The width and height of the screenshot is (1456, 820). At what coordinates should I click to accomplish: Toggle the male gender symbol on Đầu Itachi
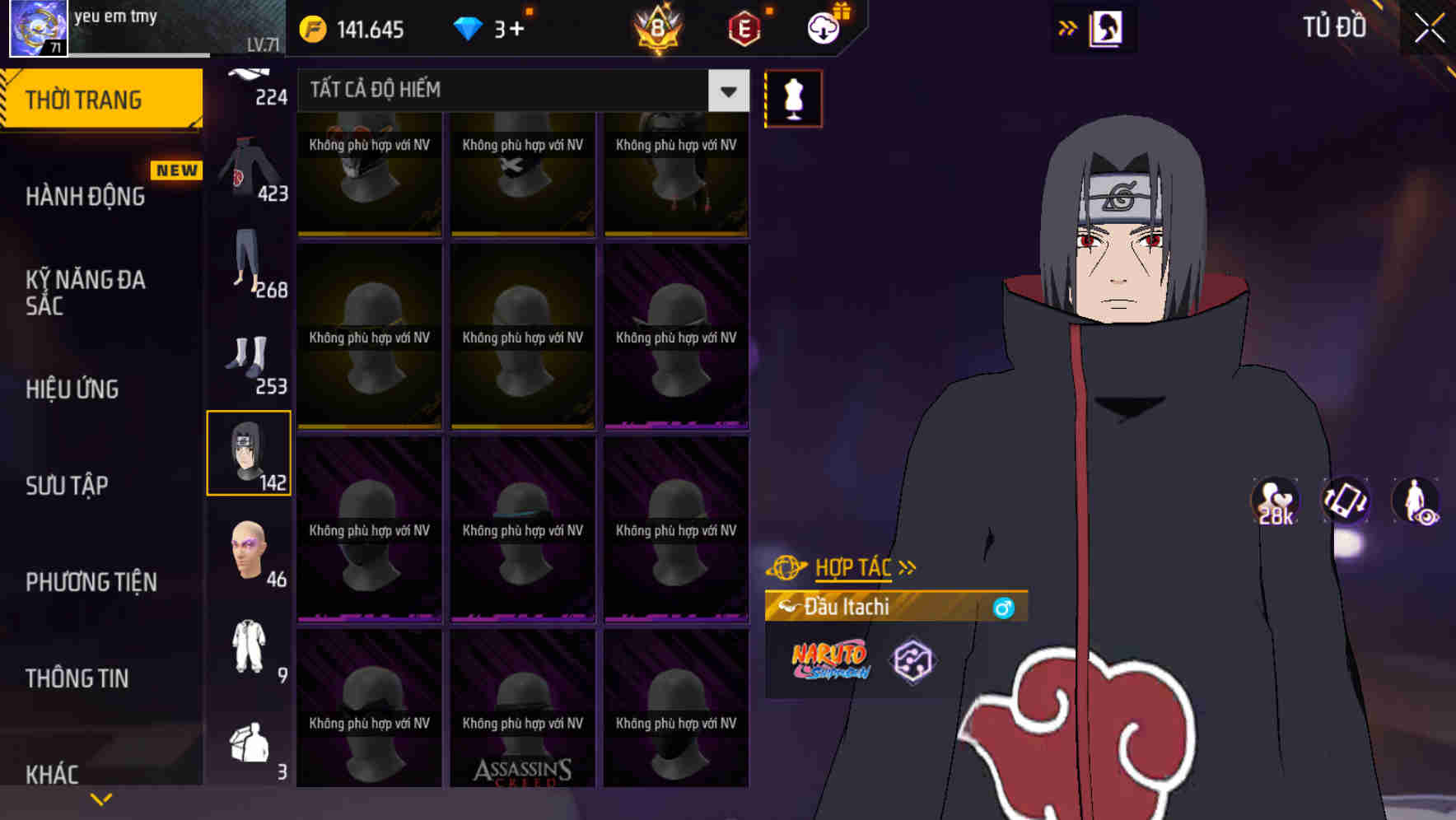coord(1003,607)
